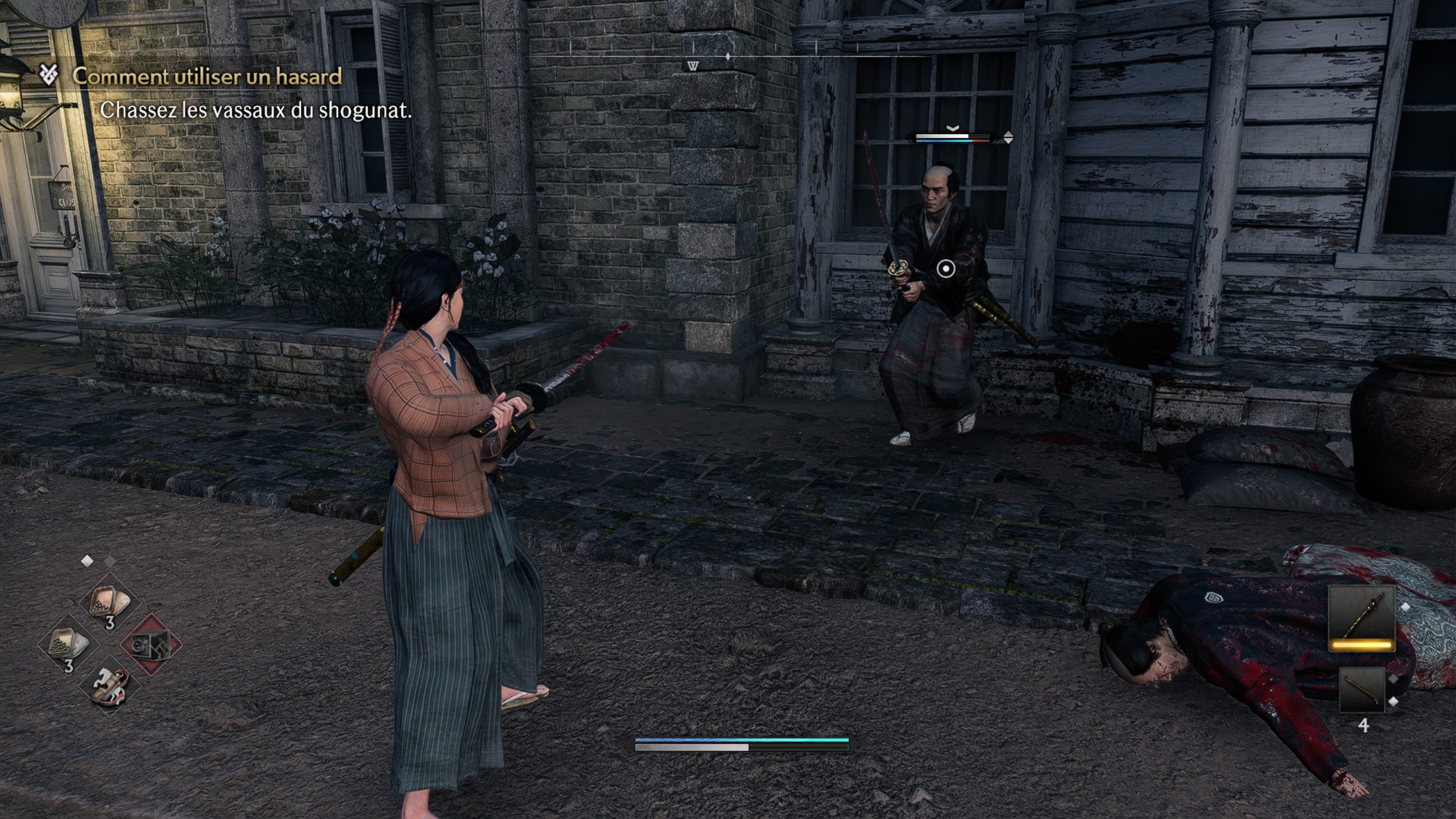Use the horse whistle item
This screenshot has width=1456, height=819.
pos(110,685)
